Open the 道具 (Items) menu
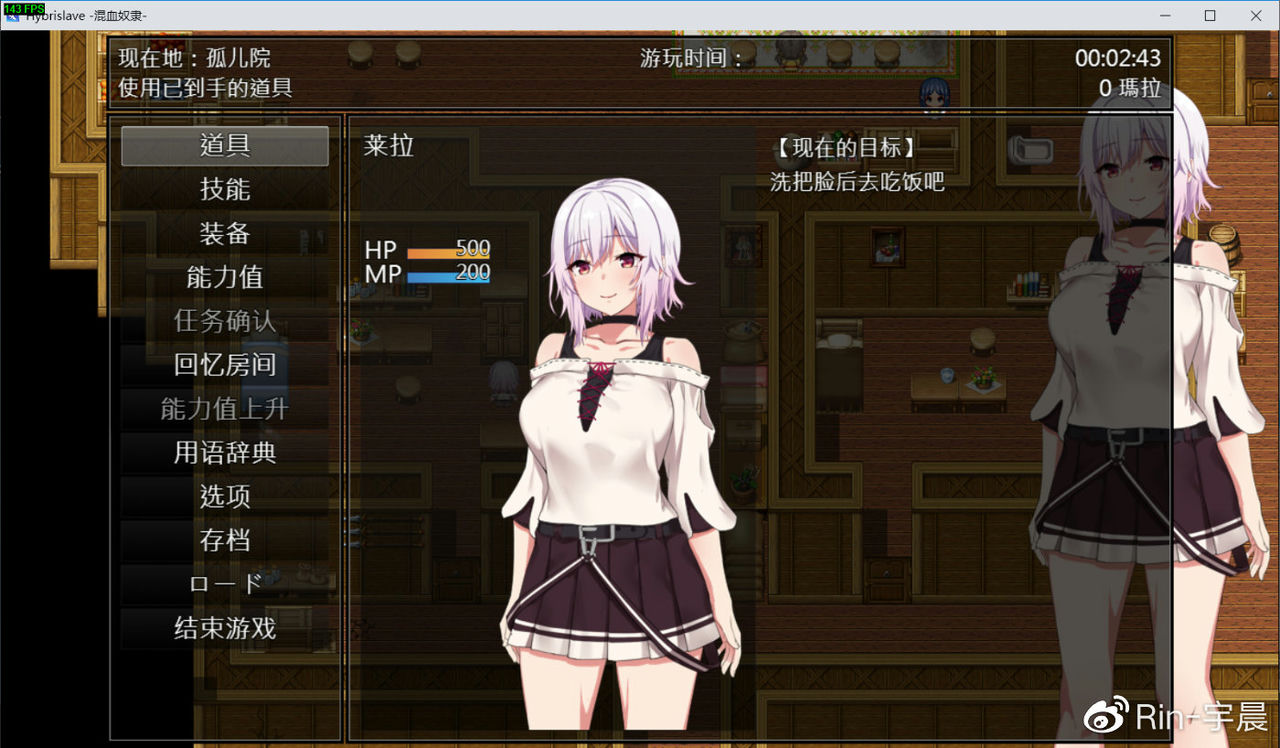 click(225, 146)
